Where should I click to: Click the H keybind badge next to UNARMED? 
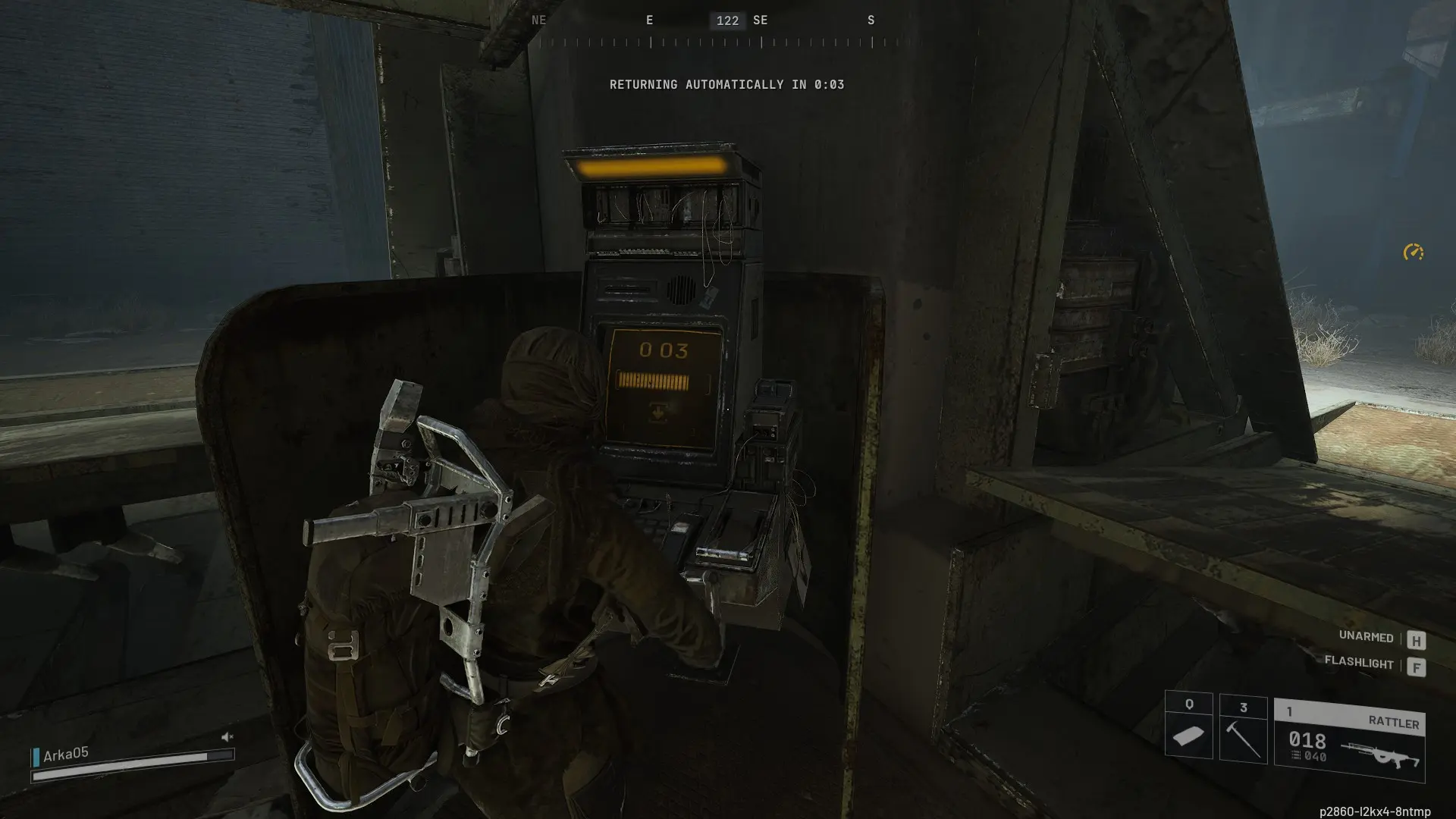1415,638
